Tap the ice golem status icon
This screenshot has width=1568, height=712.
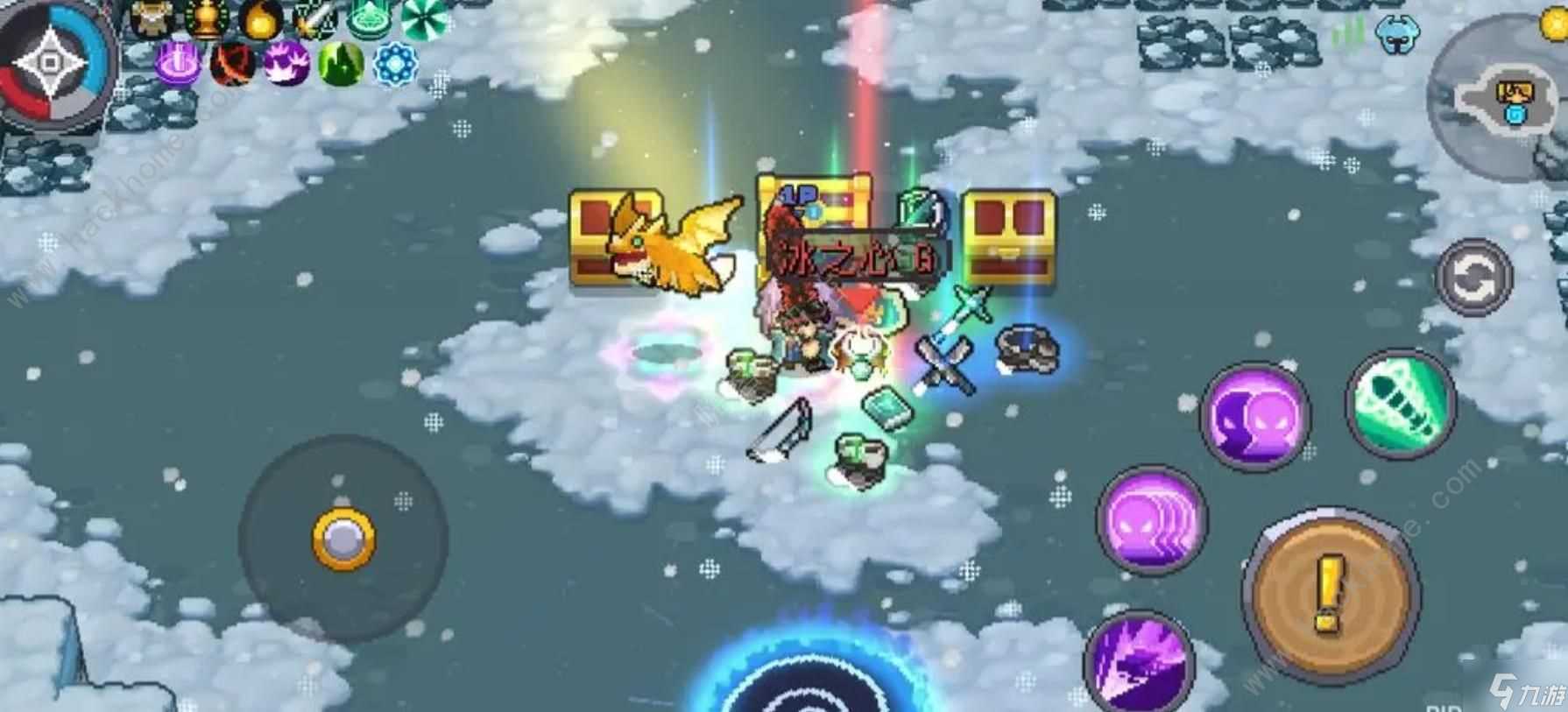(x=1397, y=35)
